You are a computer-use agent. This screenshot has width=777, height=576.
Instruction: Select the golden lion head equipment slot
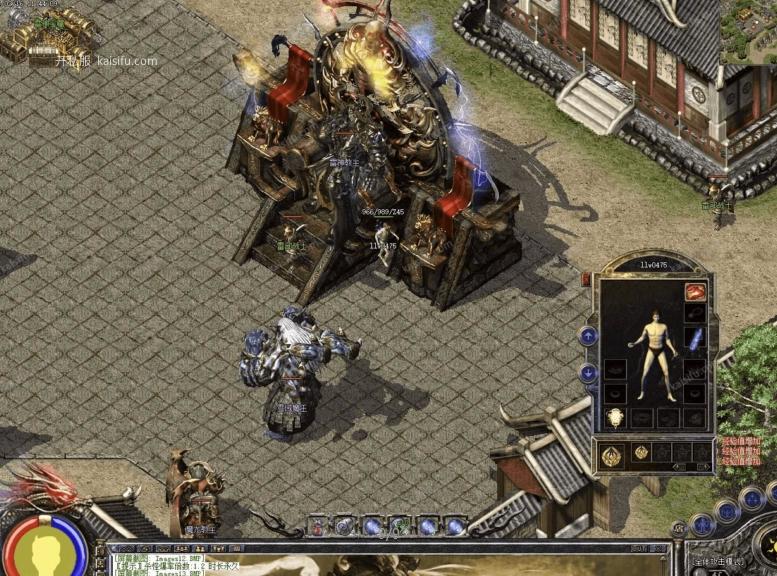(615, 418)
